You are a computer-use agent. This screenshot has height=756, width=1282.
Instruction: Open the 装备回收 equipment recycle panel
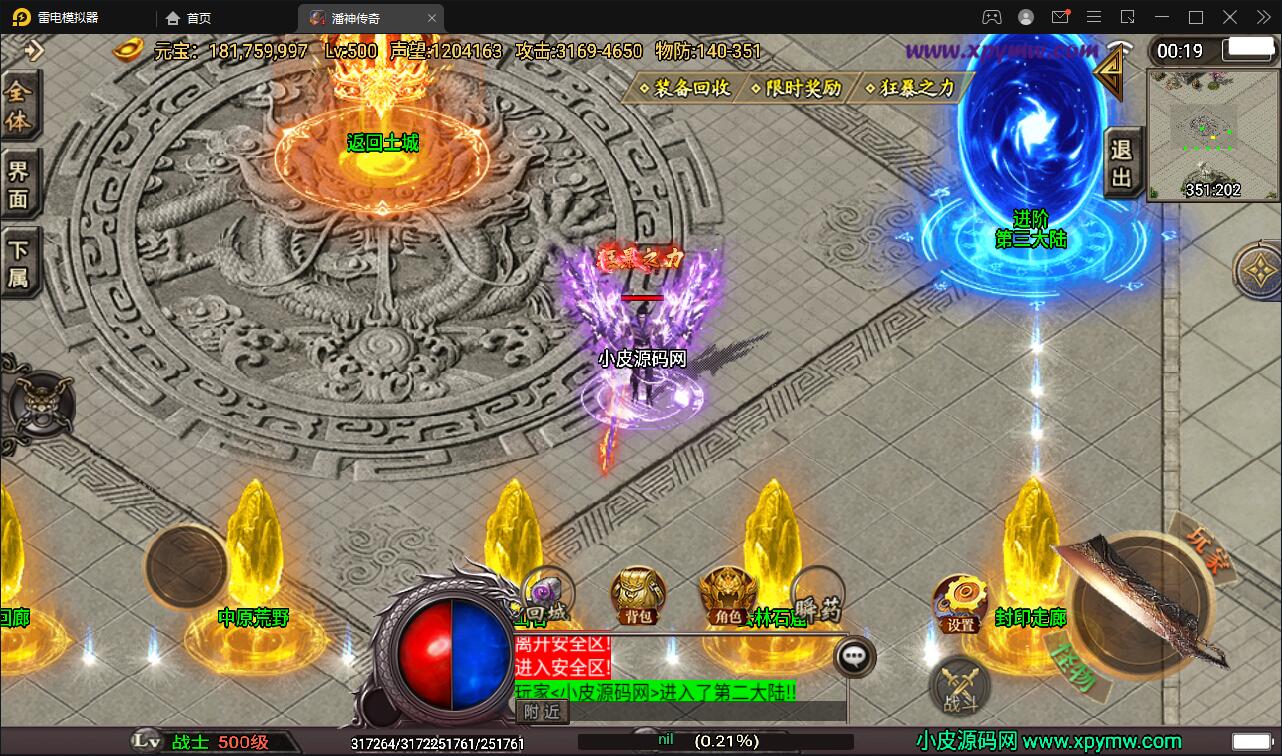coord(685,88)
